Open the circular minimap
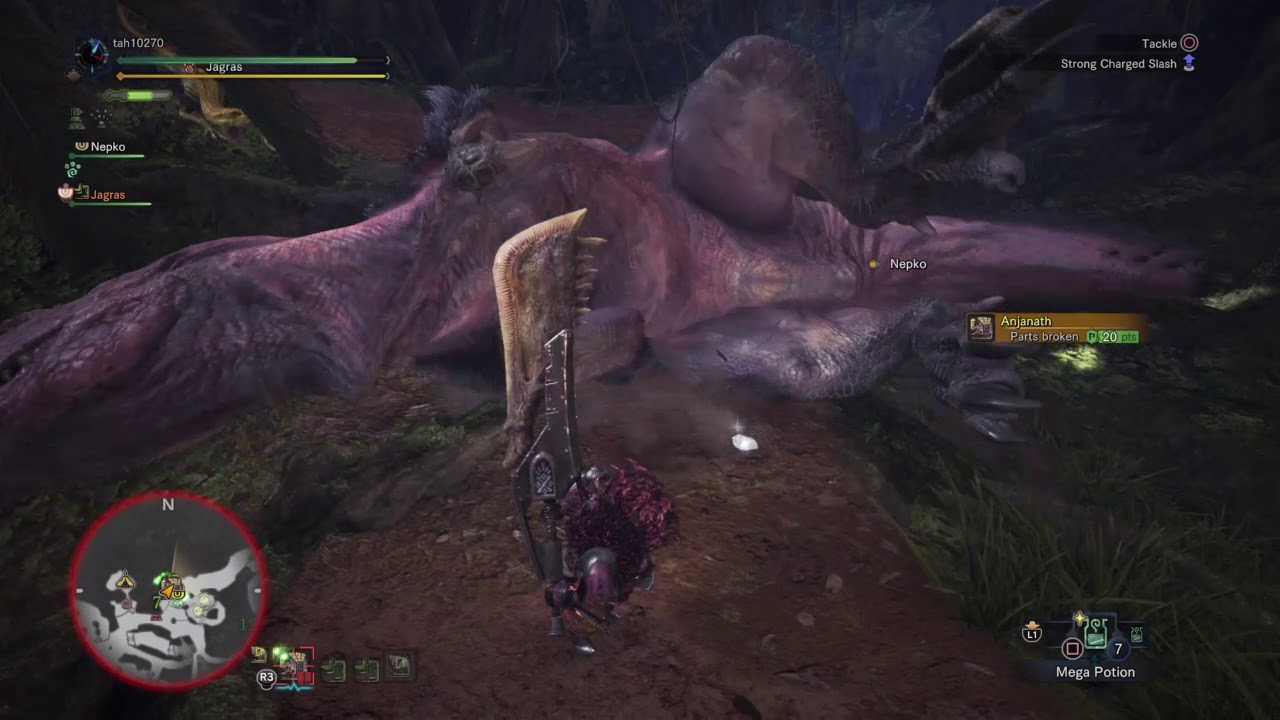 (x=168, y=590)
